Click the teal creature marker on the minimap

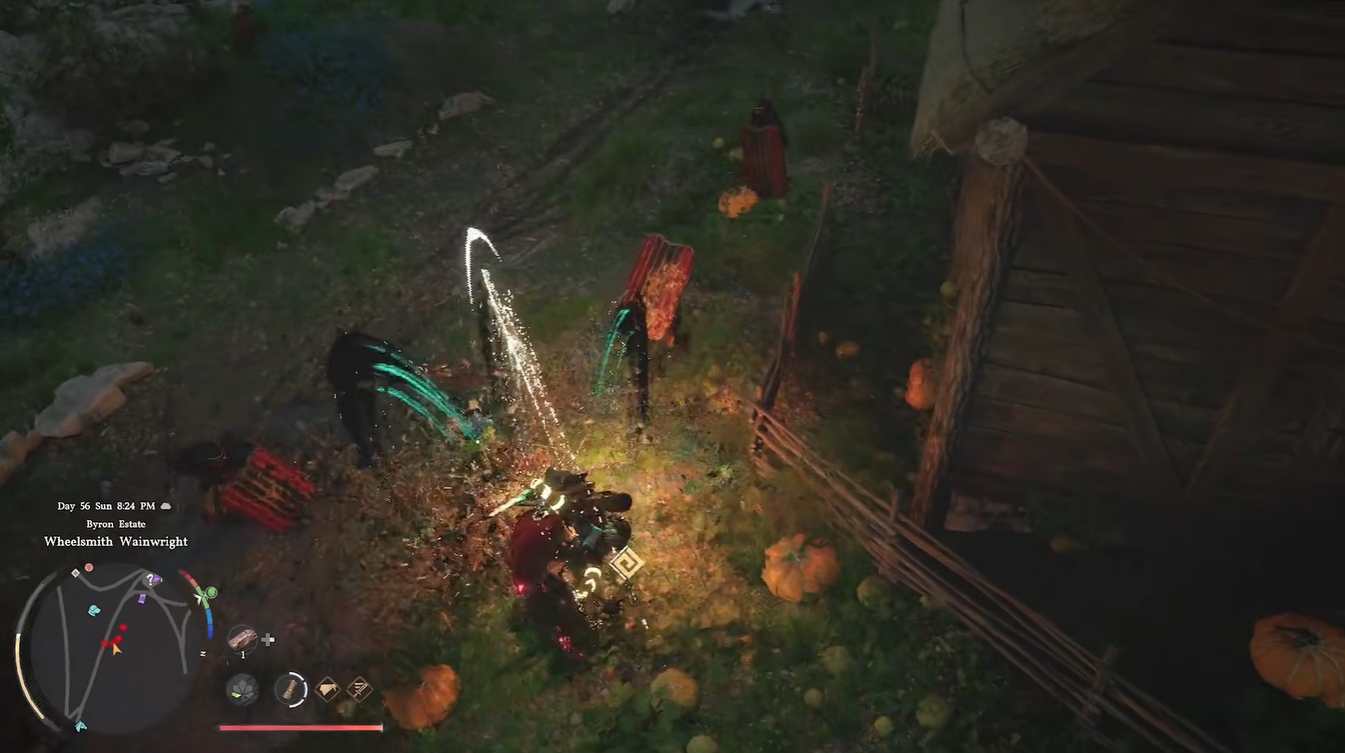pos(93,609)
